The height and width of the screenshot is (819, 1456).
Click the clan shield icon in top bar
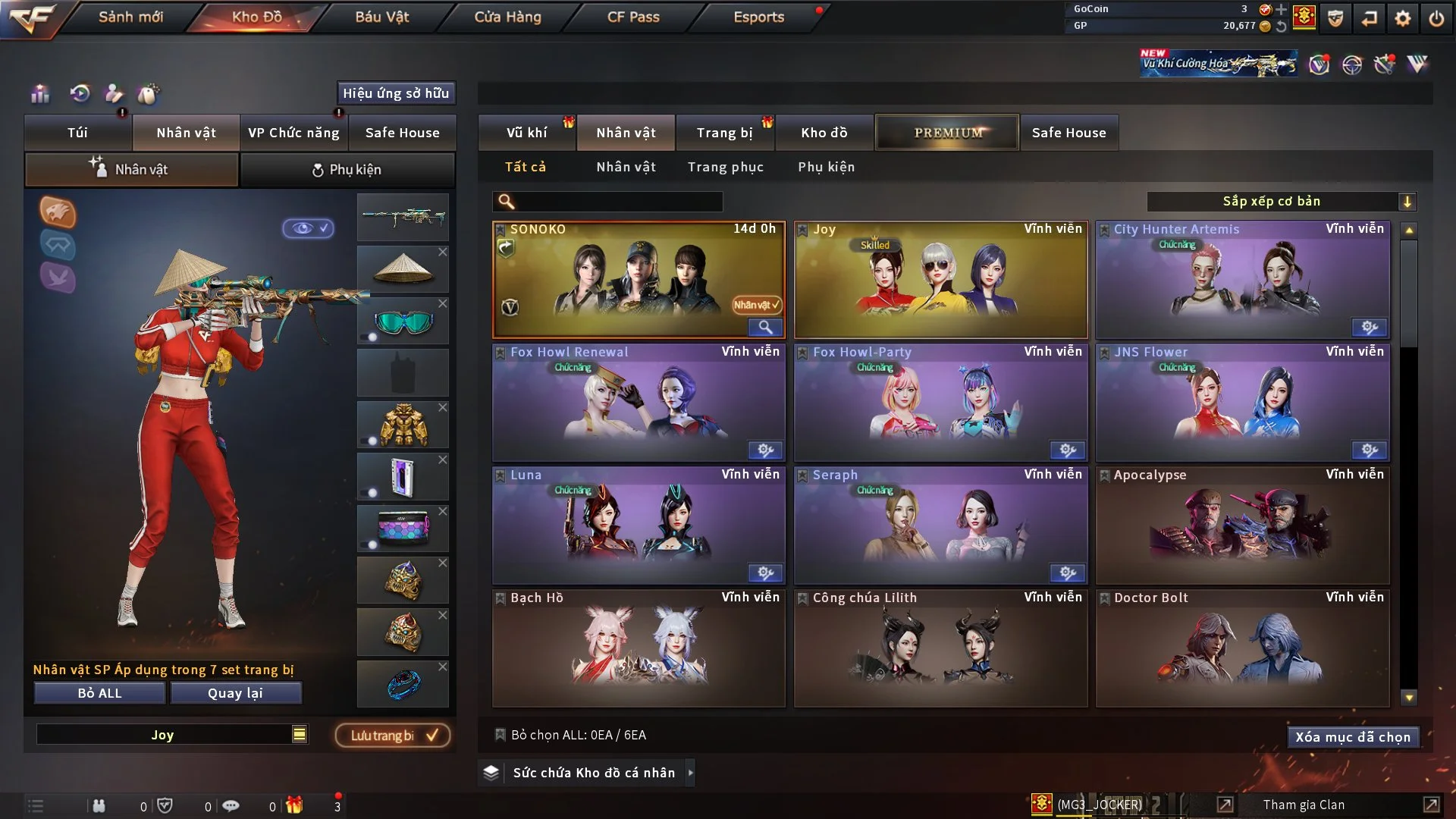coord(1335,19)
